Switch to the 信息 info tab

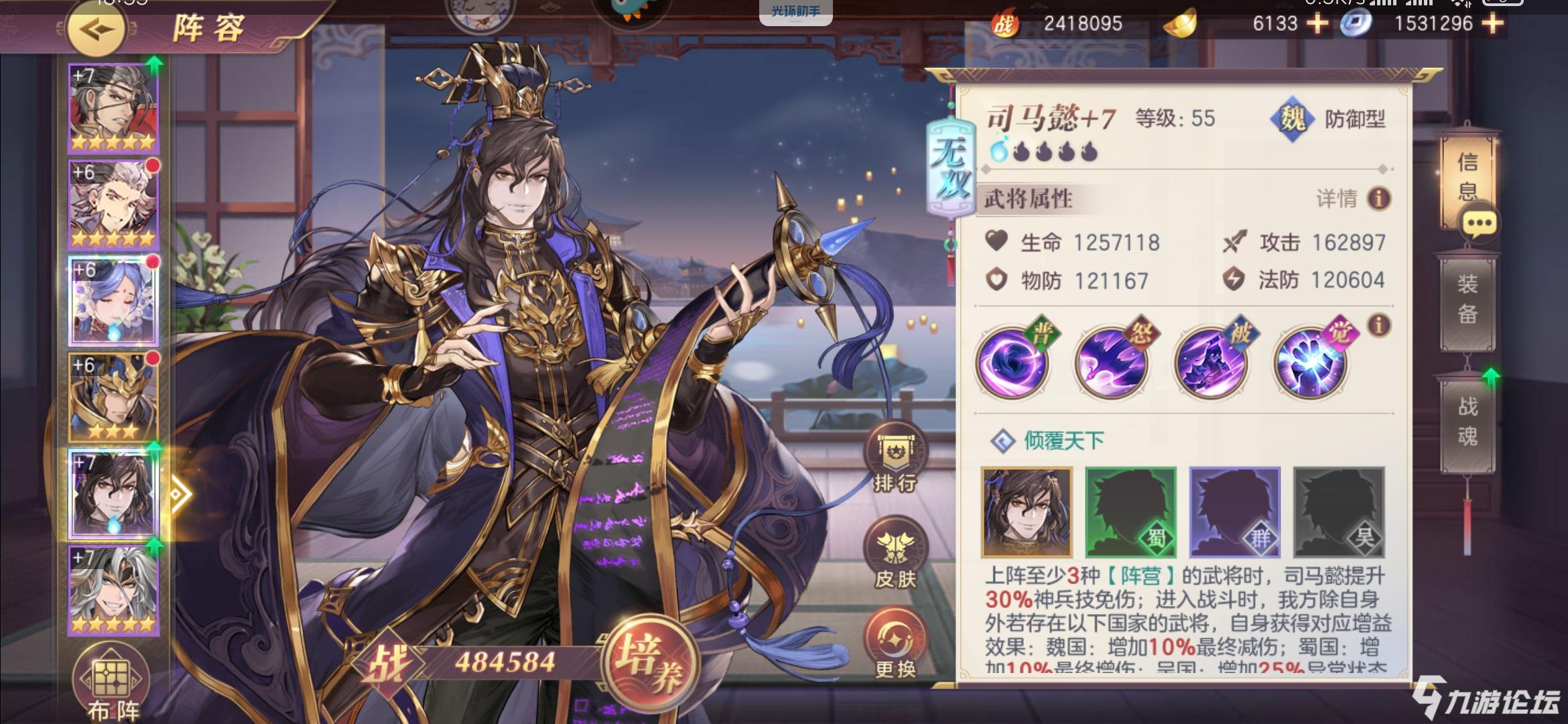1467,176
